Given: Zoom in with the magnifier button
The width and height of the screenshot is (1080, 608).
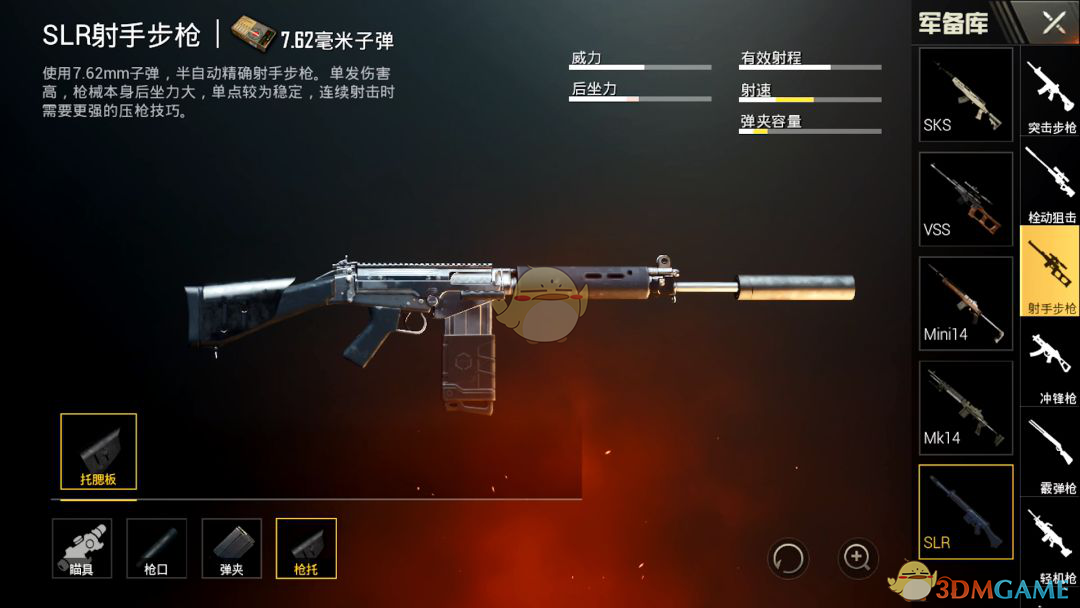Looking at the screenshot, I should click(x=857, y=557).
